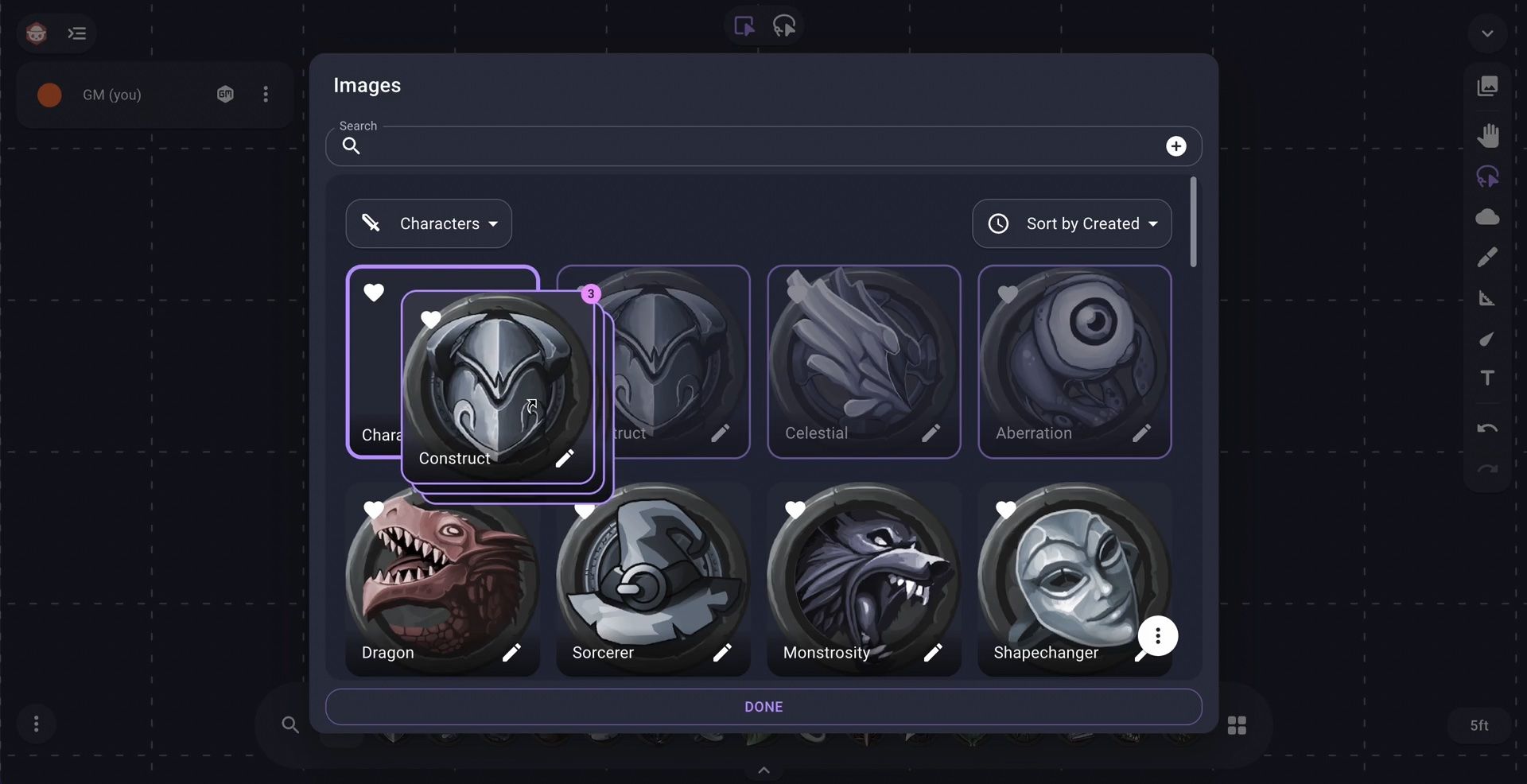The width and height of the screenshot is (1527, 784).
Task: Open the GM options three-dot menu
Action: click(266, 95)
